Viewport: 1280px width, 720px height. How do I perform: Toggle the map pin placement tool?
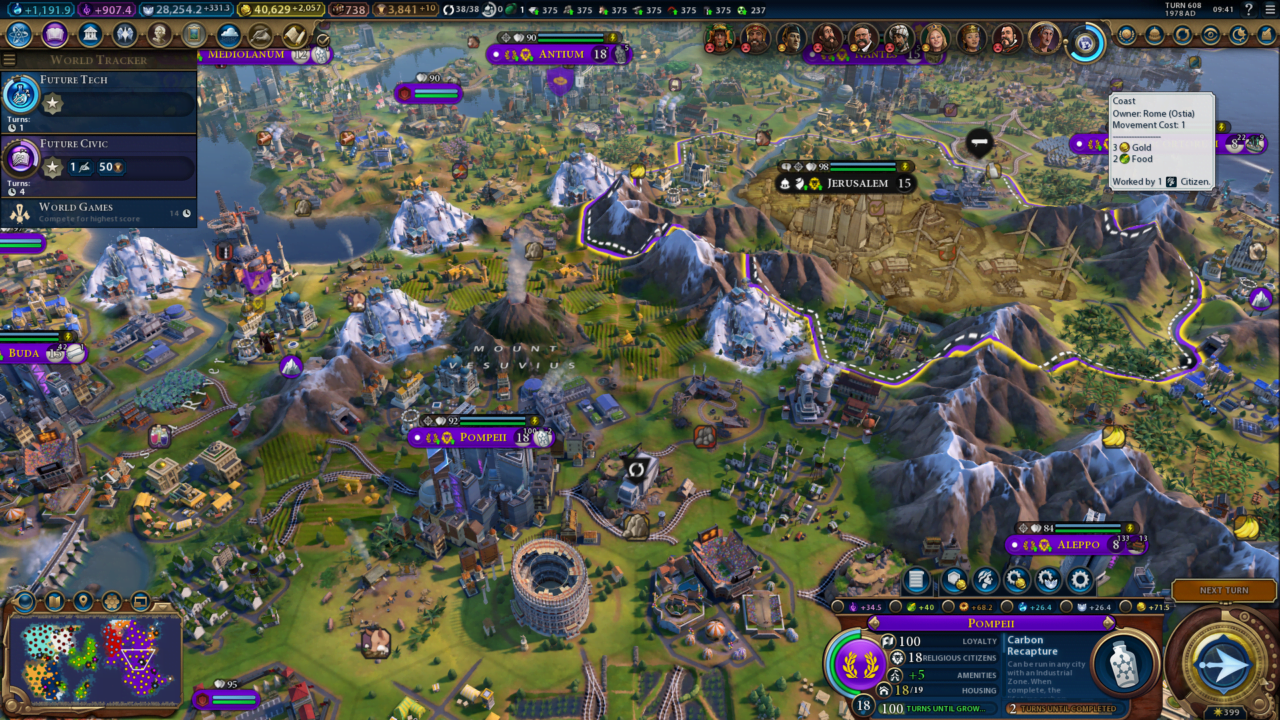[83, 599]
